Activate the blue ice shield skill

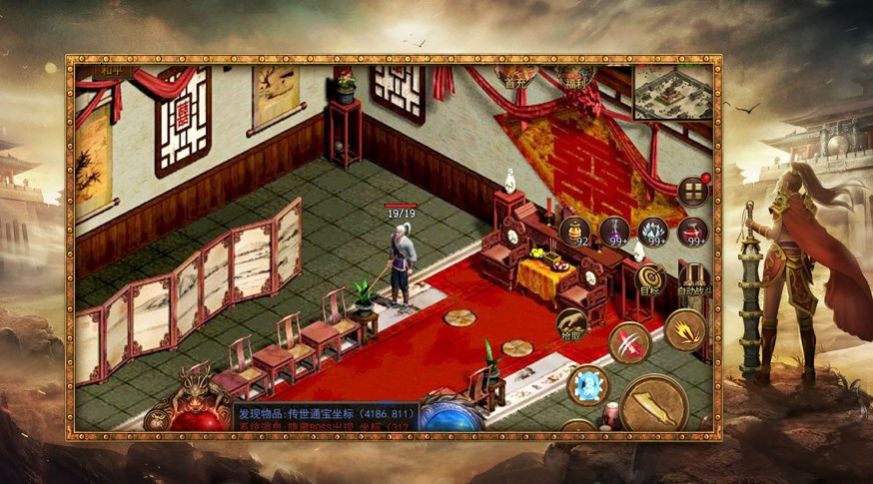point(587,386)
